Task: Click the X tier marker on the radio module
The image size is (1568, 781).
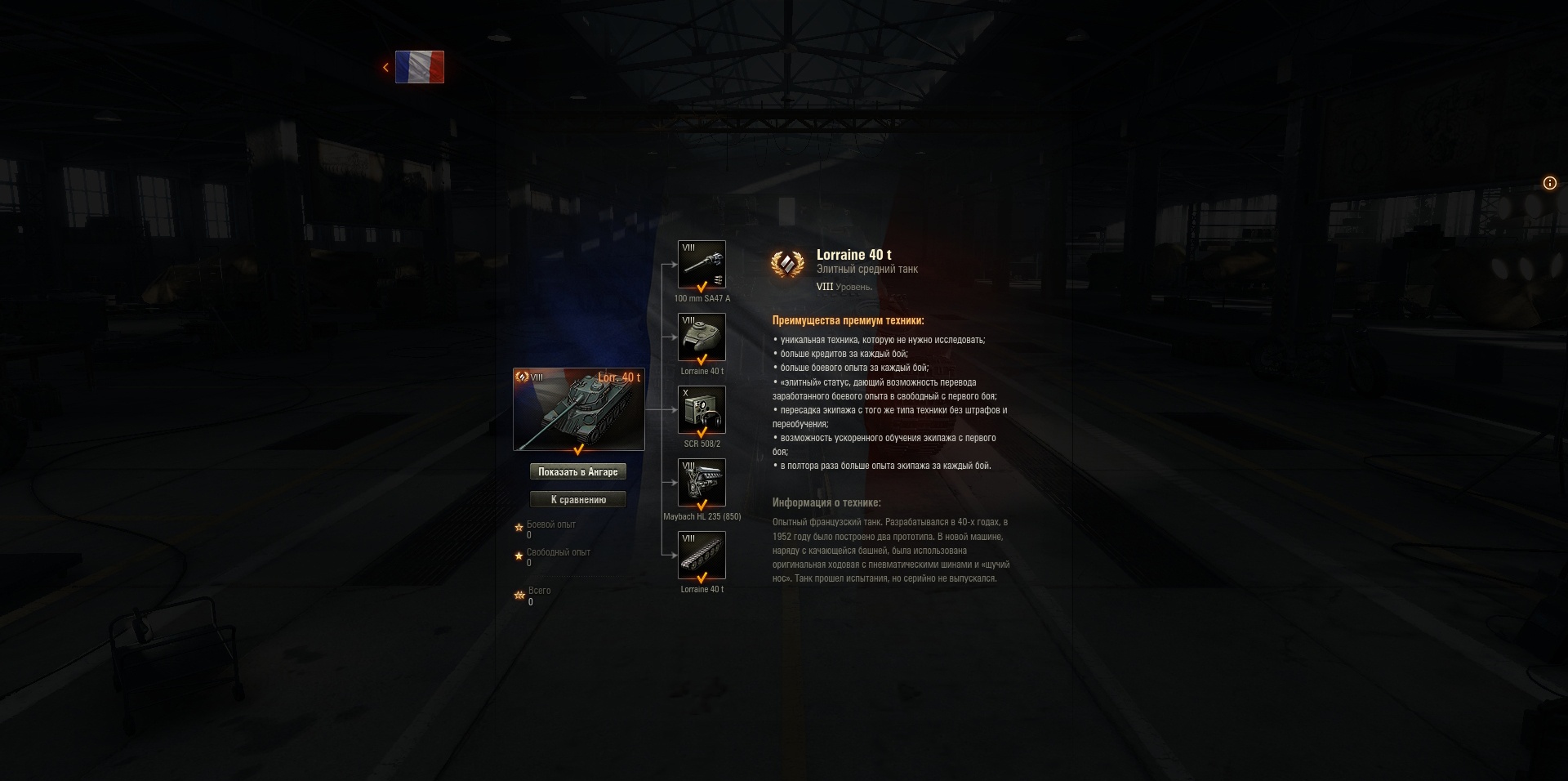Action: coord(685,393)
